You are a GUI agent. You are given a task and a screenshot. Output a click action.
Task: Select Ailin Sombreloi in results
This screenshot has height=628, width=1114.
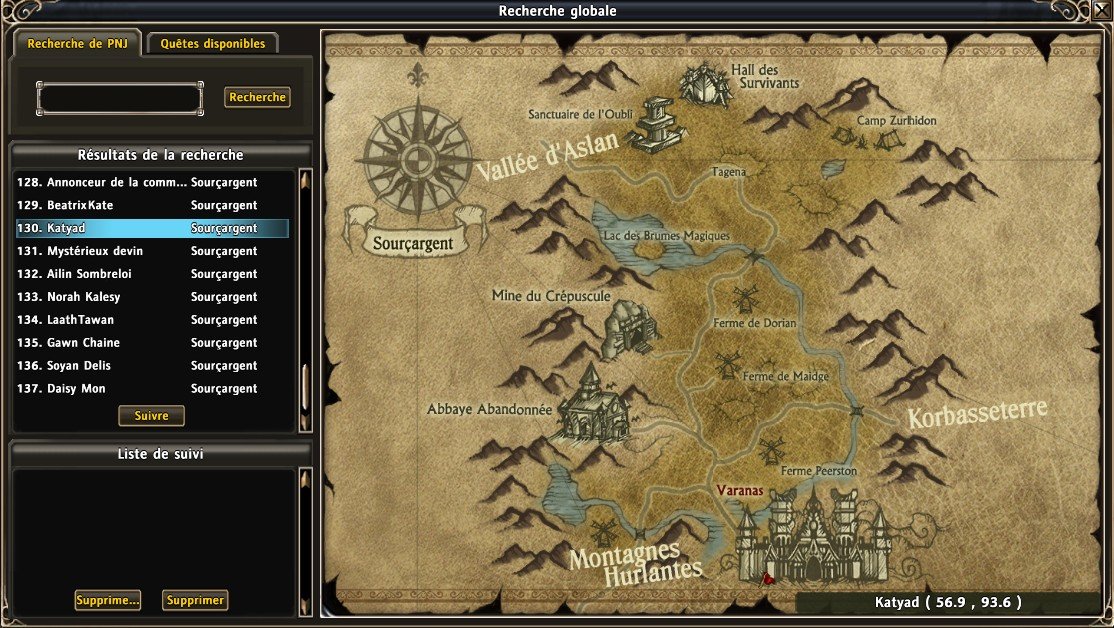pyautogui.click(x=152, y=275)
